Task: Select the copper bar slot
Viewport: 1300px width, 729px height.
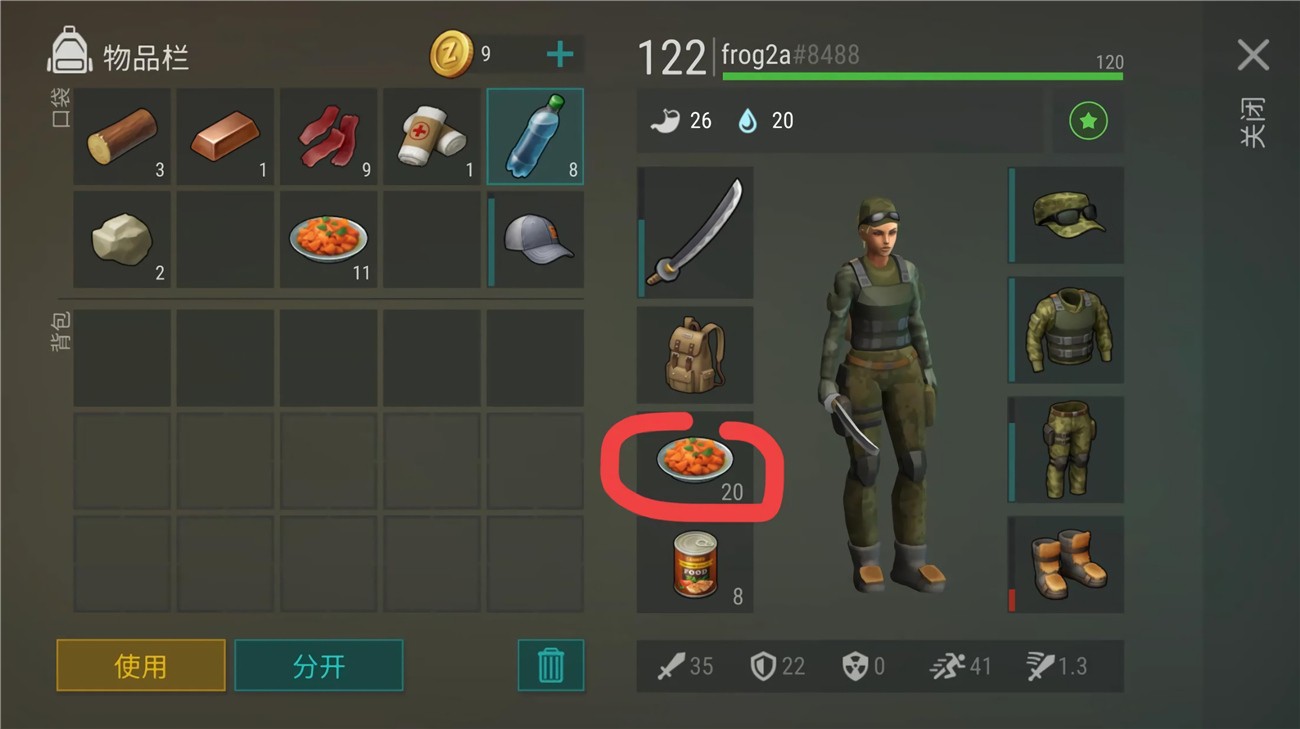Action: [x=226, y=137]
